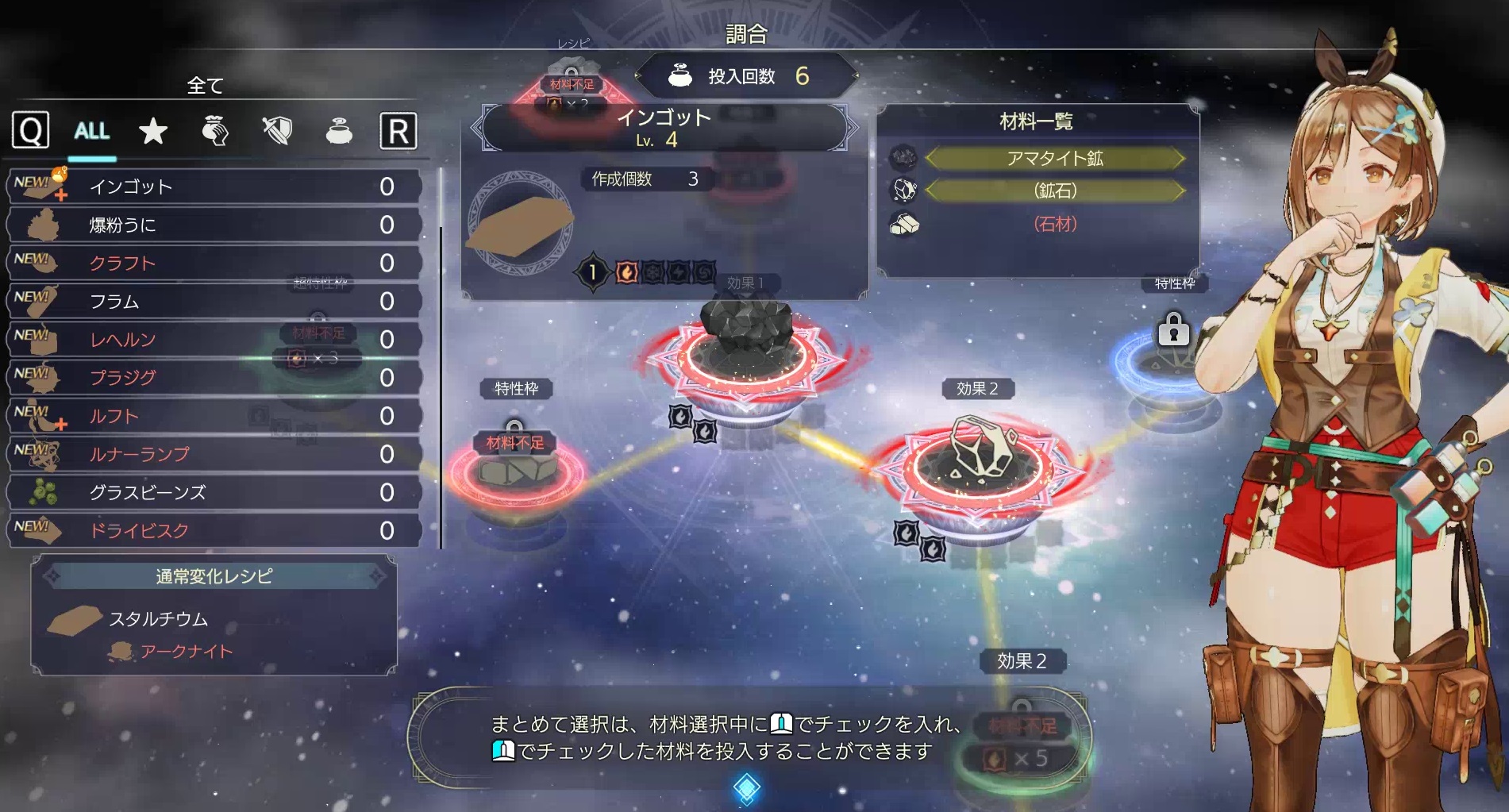This screenshot has height=812, width=1509.
Task: Select the (鉱石) material entry
Action: pos(1054,191)
